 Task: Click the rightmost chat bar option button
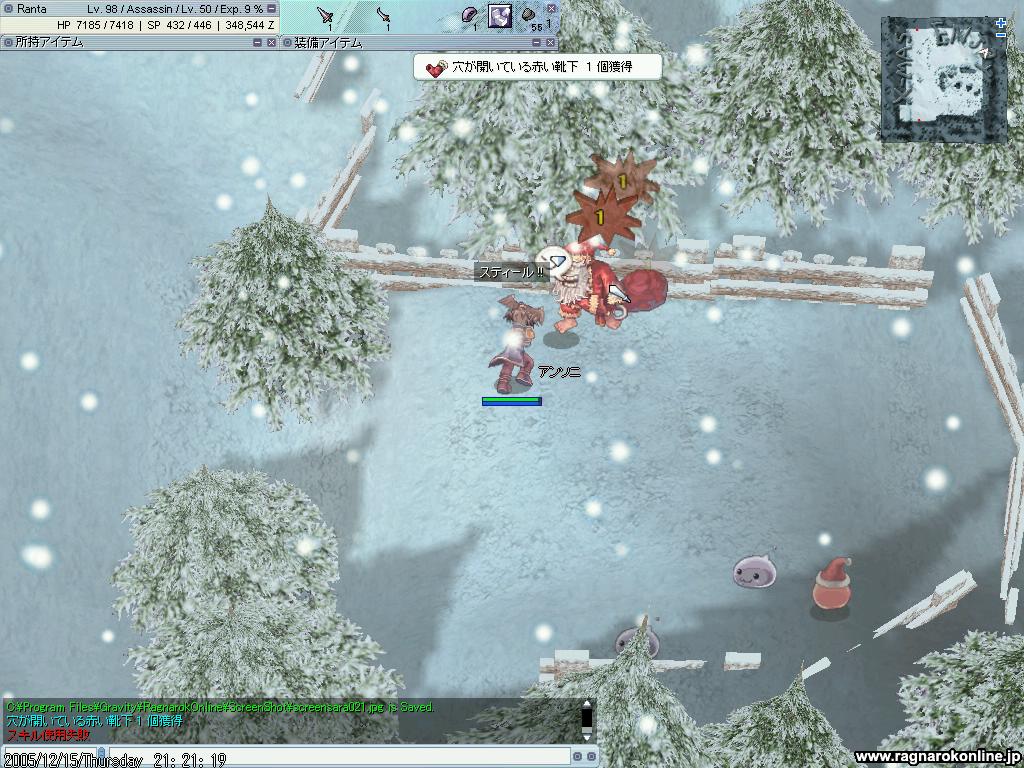[x=591, y=757]
